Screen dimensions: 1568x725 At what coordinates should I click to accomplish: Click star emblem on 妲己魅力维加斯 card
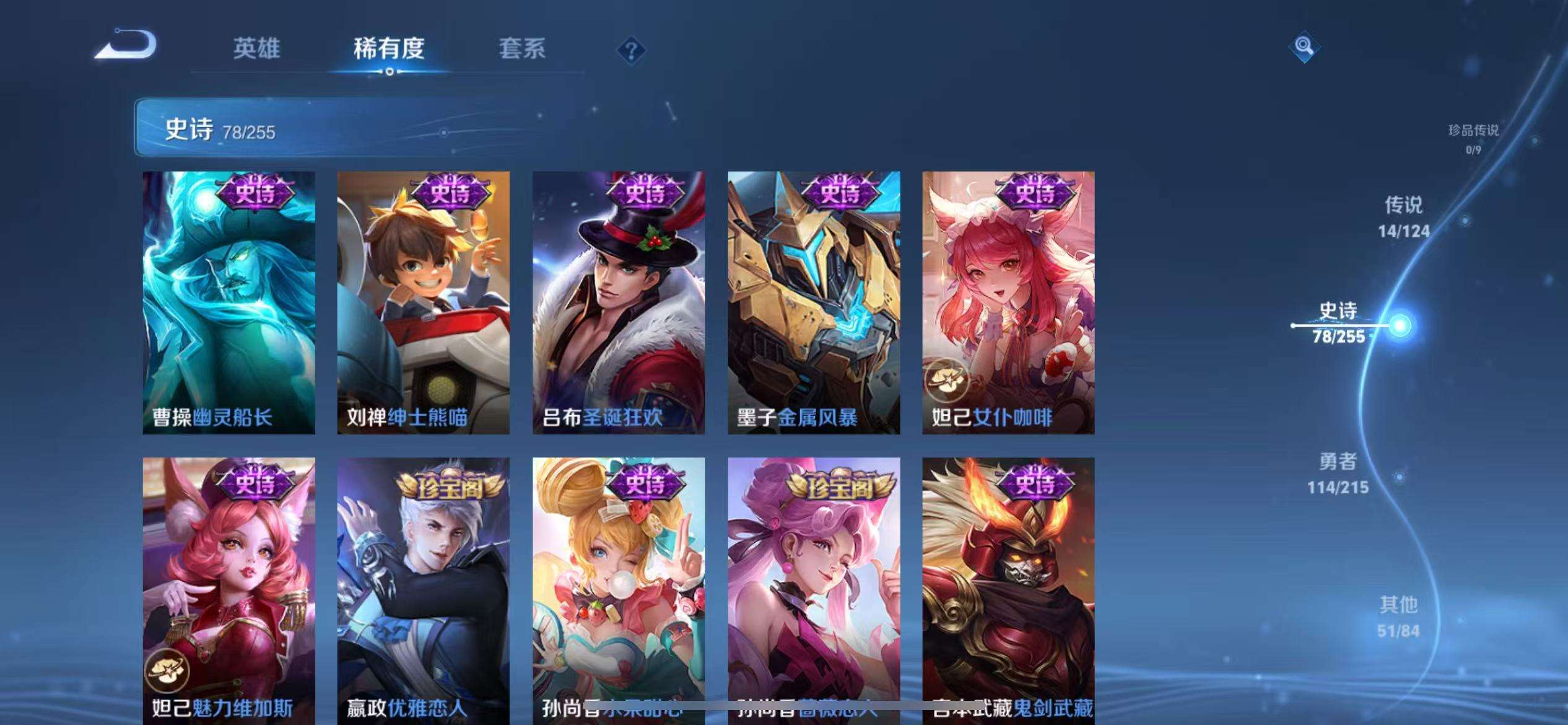(169, 669)
